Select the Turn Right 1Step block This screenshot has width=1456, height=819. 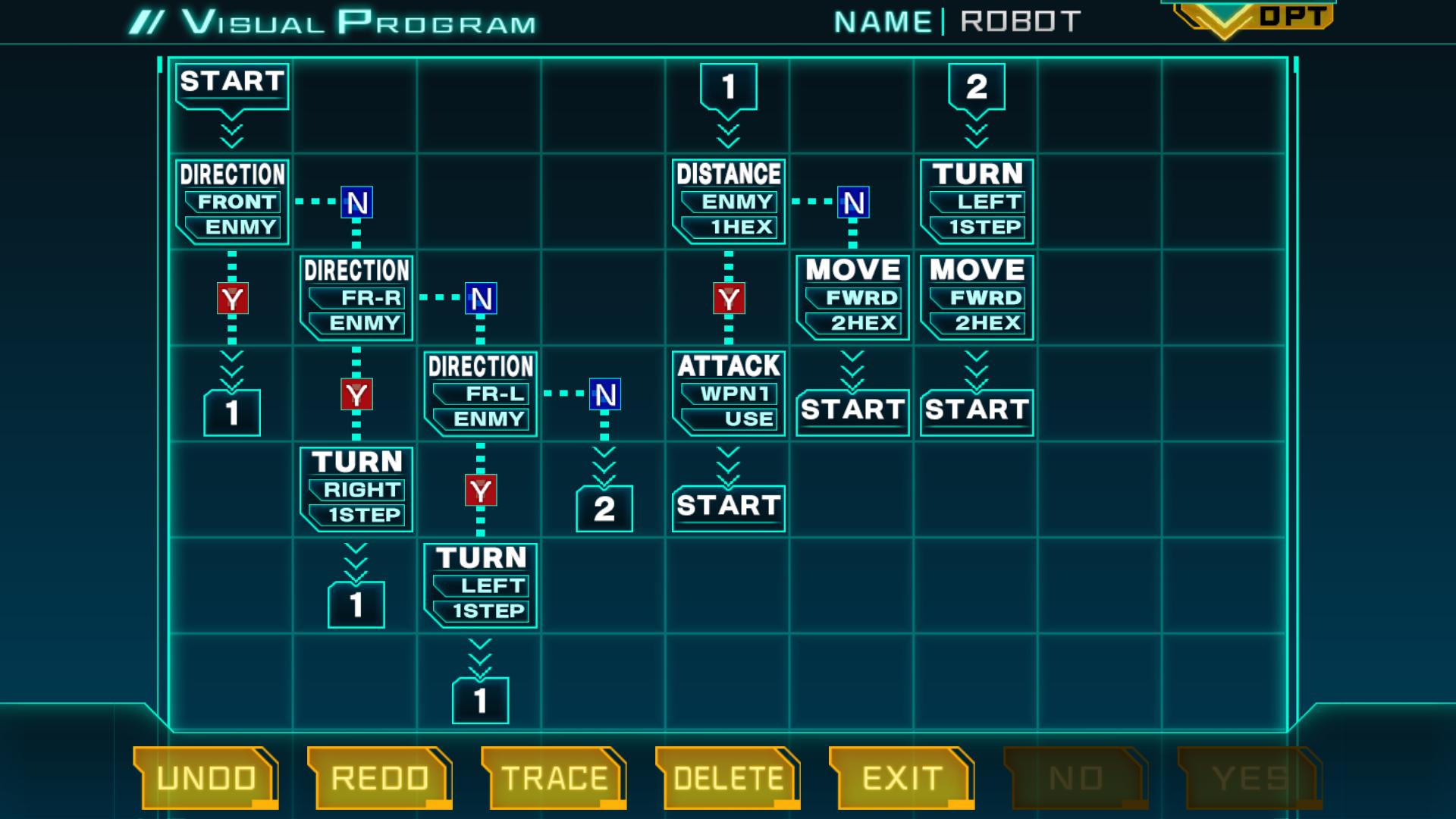click(356, 489)
